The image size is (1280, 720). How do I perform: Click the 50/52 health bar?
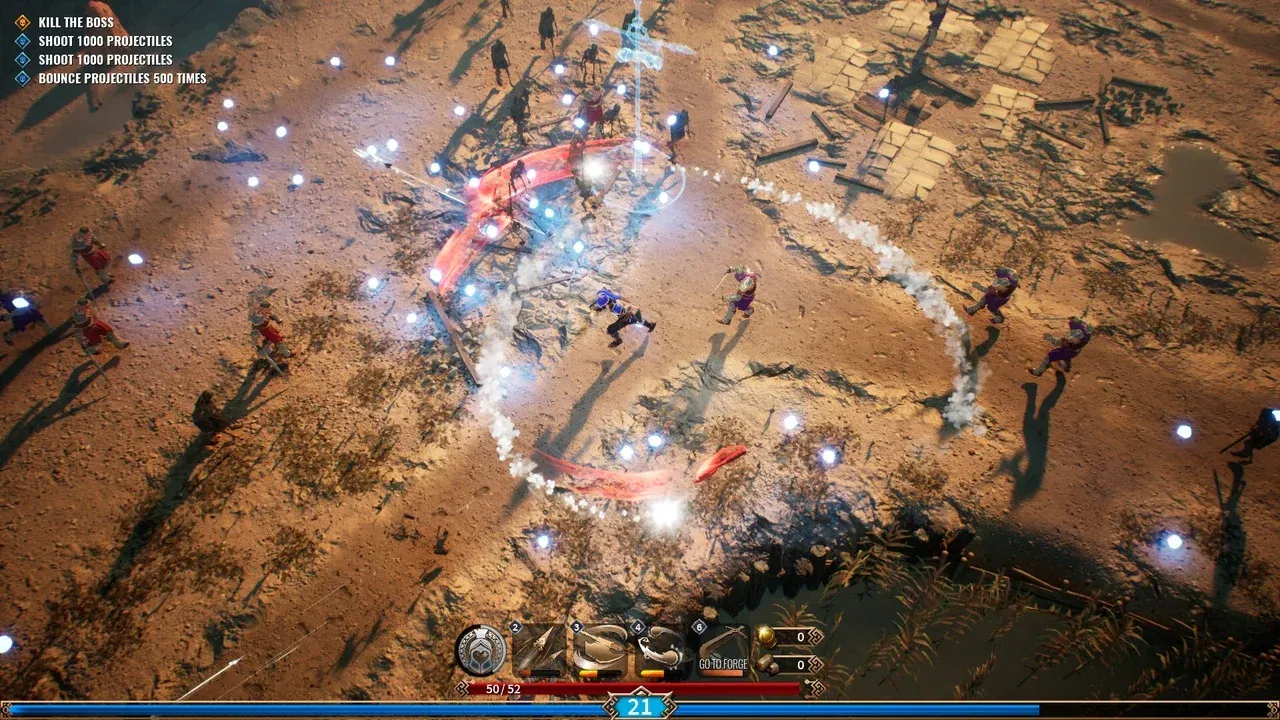(x=500, y=689)
